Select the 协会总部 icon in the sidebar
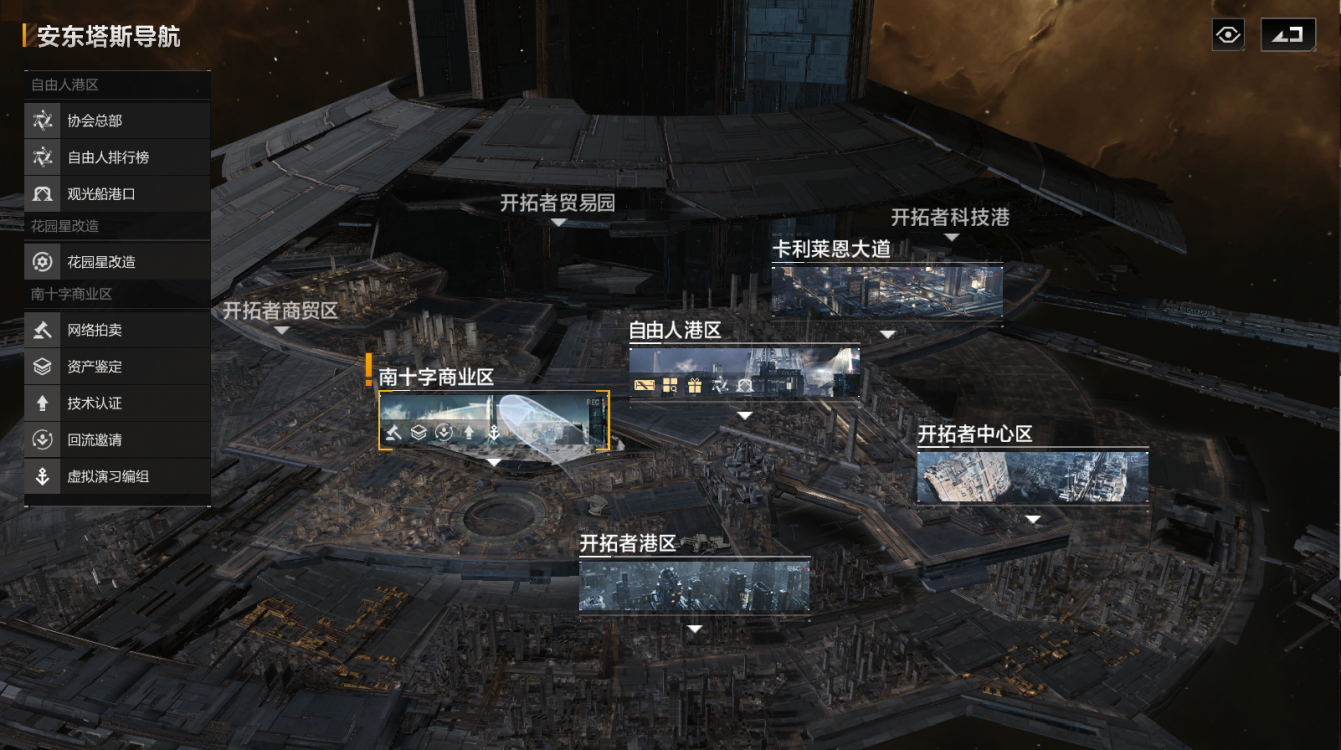This screenshot has height=750, width=1341. [x=42, y=122]
